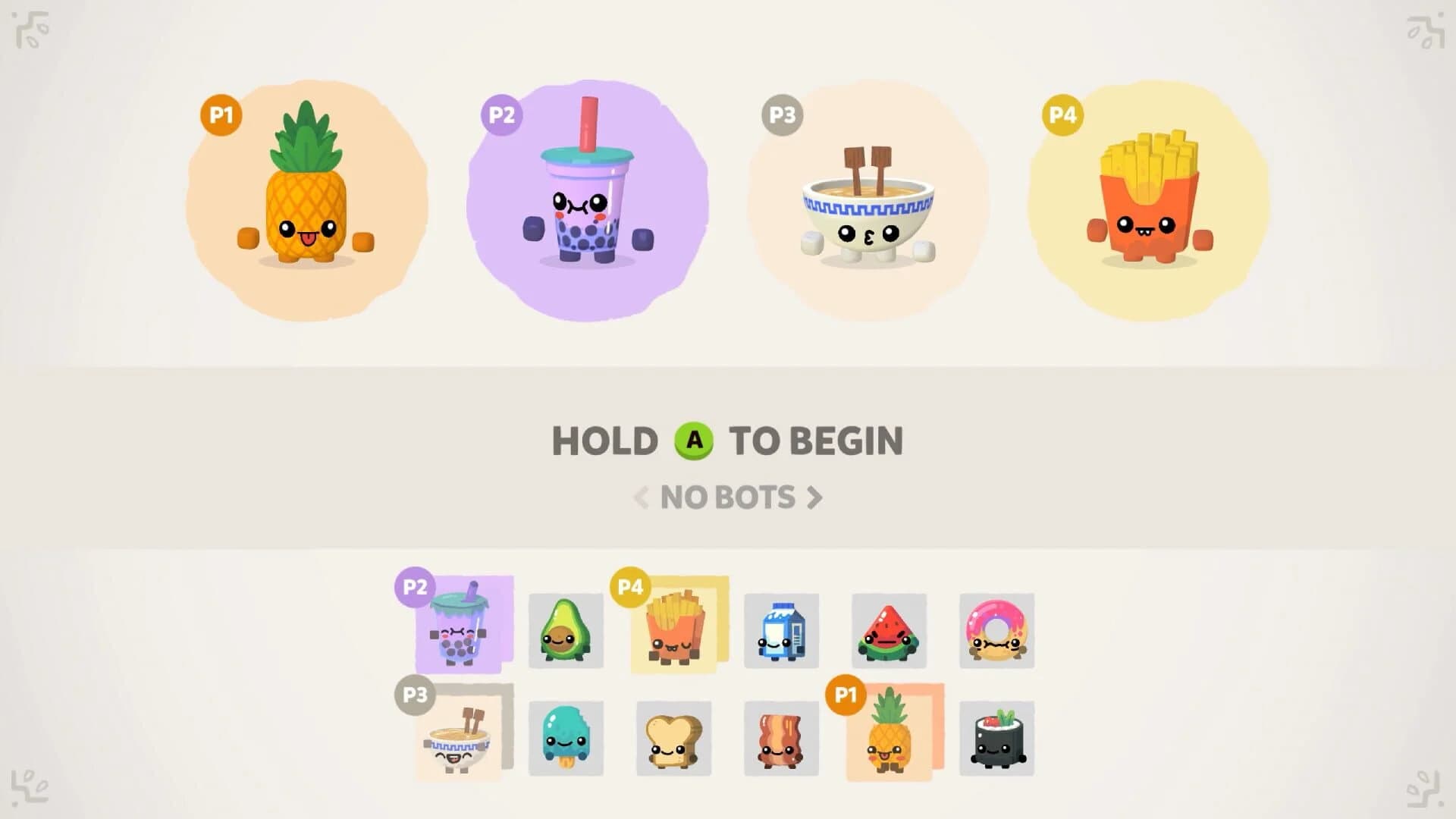Click HOLD A TO BEGIN text
This screenshot has width=1456, height=819.
pyautogui.click(x=728, y=441)
